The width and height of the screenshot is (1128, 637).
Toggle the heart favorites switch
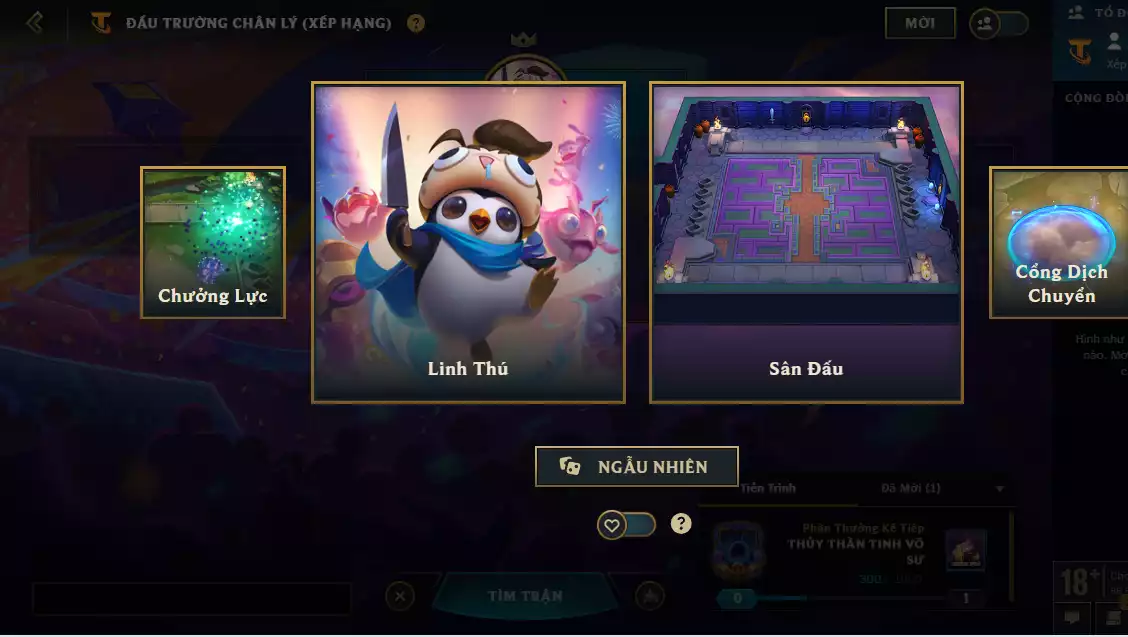(x=626, y=524)
